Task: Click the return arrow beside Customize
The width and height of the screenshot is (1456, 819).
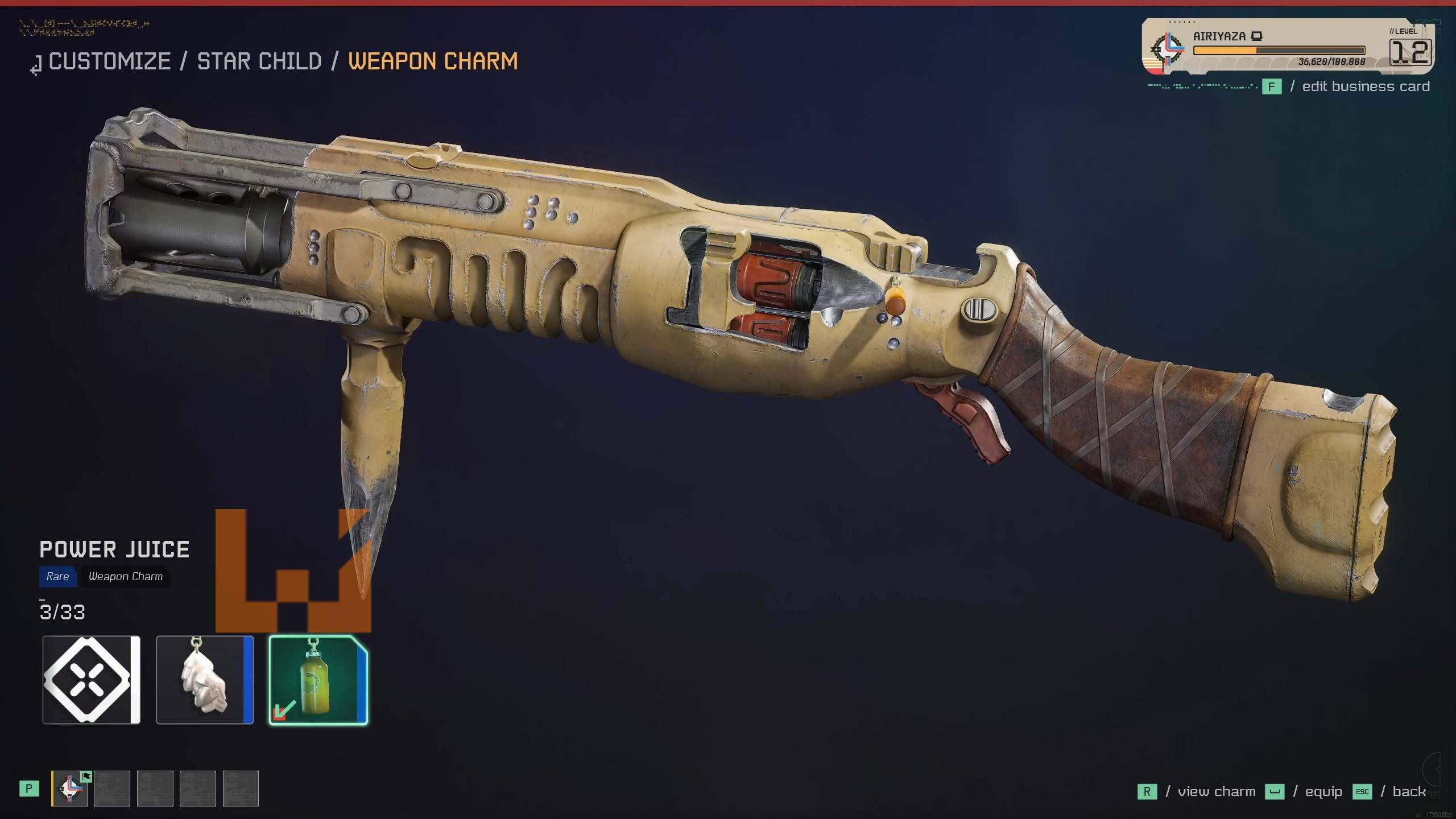Action: click(36, 66)
